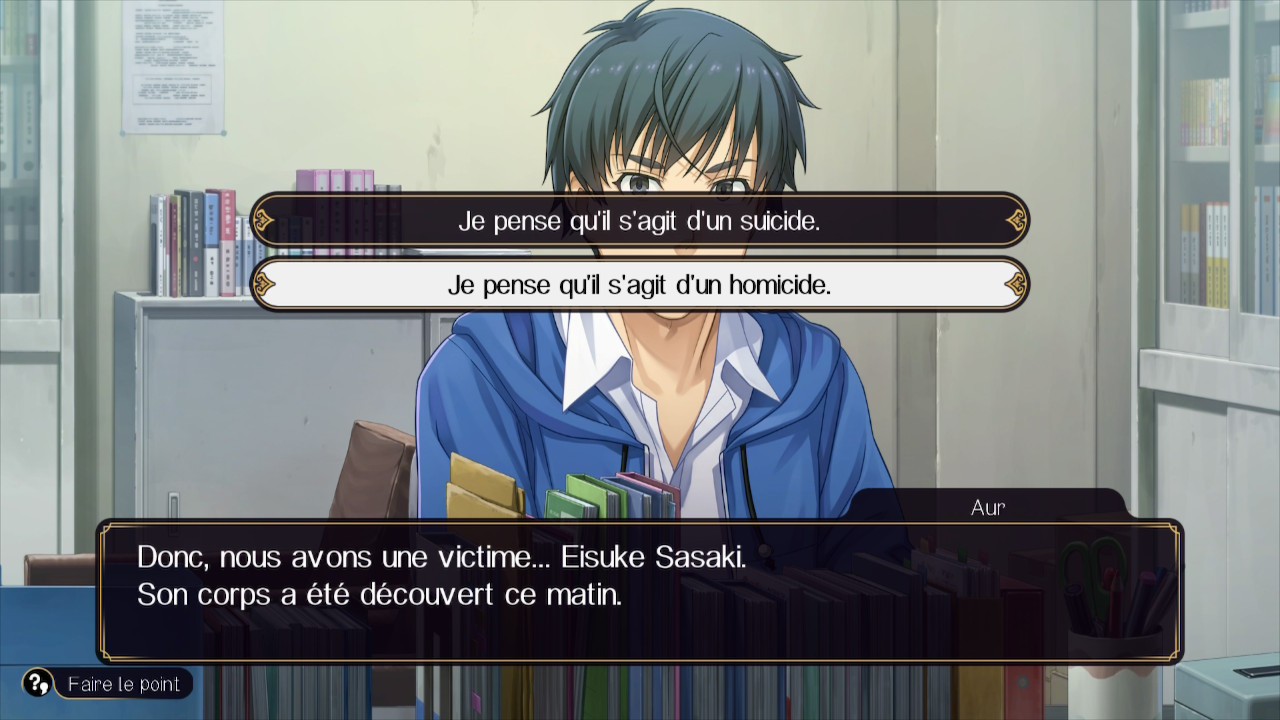
Task: Click the "Aur" speaker name plate
Action: point(987,507)
